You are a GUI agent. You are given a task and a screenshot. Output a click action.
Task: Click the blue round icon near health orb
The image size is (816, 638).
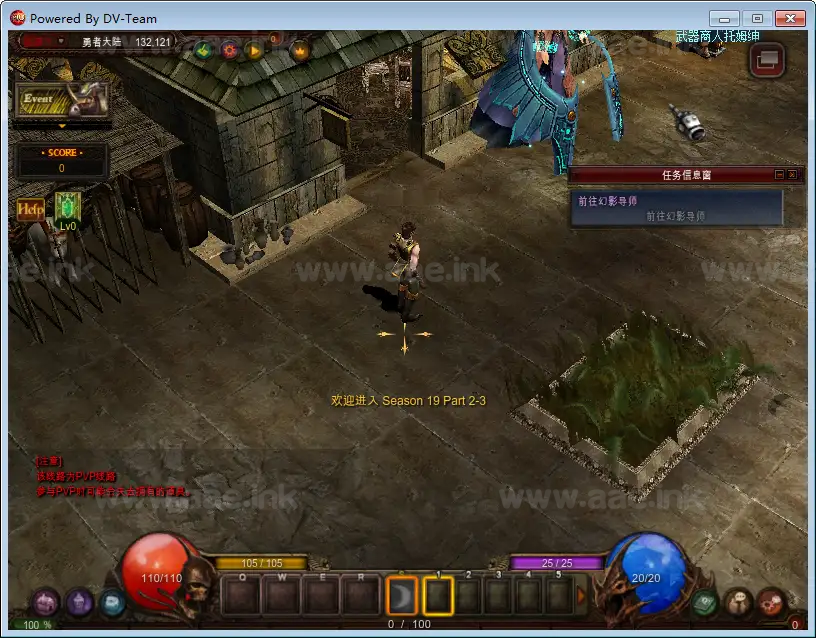[112, 602]
